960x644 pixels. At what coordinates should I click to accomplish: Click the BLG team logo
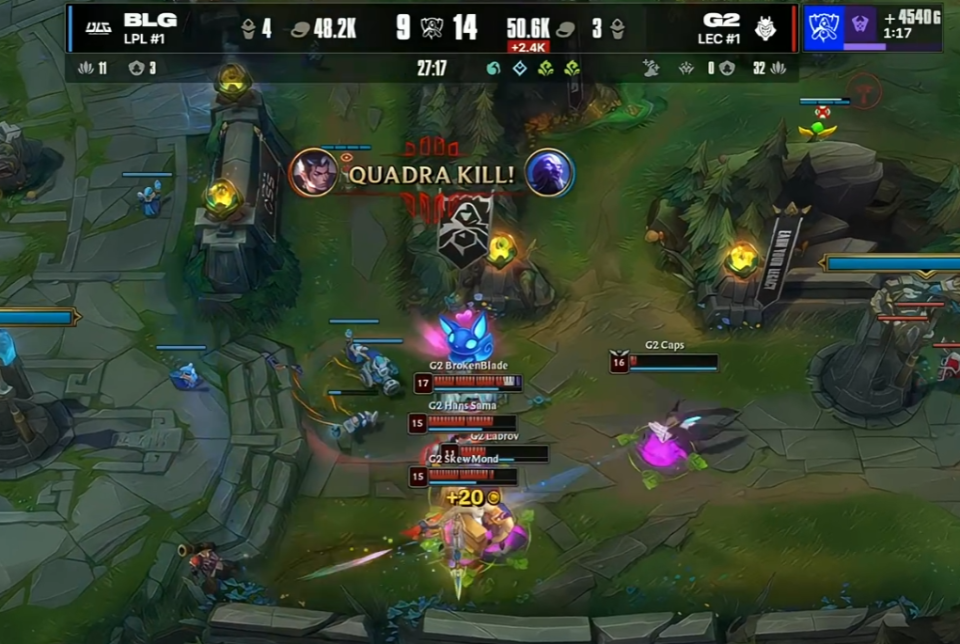coord(98,27)
